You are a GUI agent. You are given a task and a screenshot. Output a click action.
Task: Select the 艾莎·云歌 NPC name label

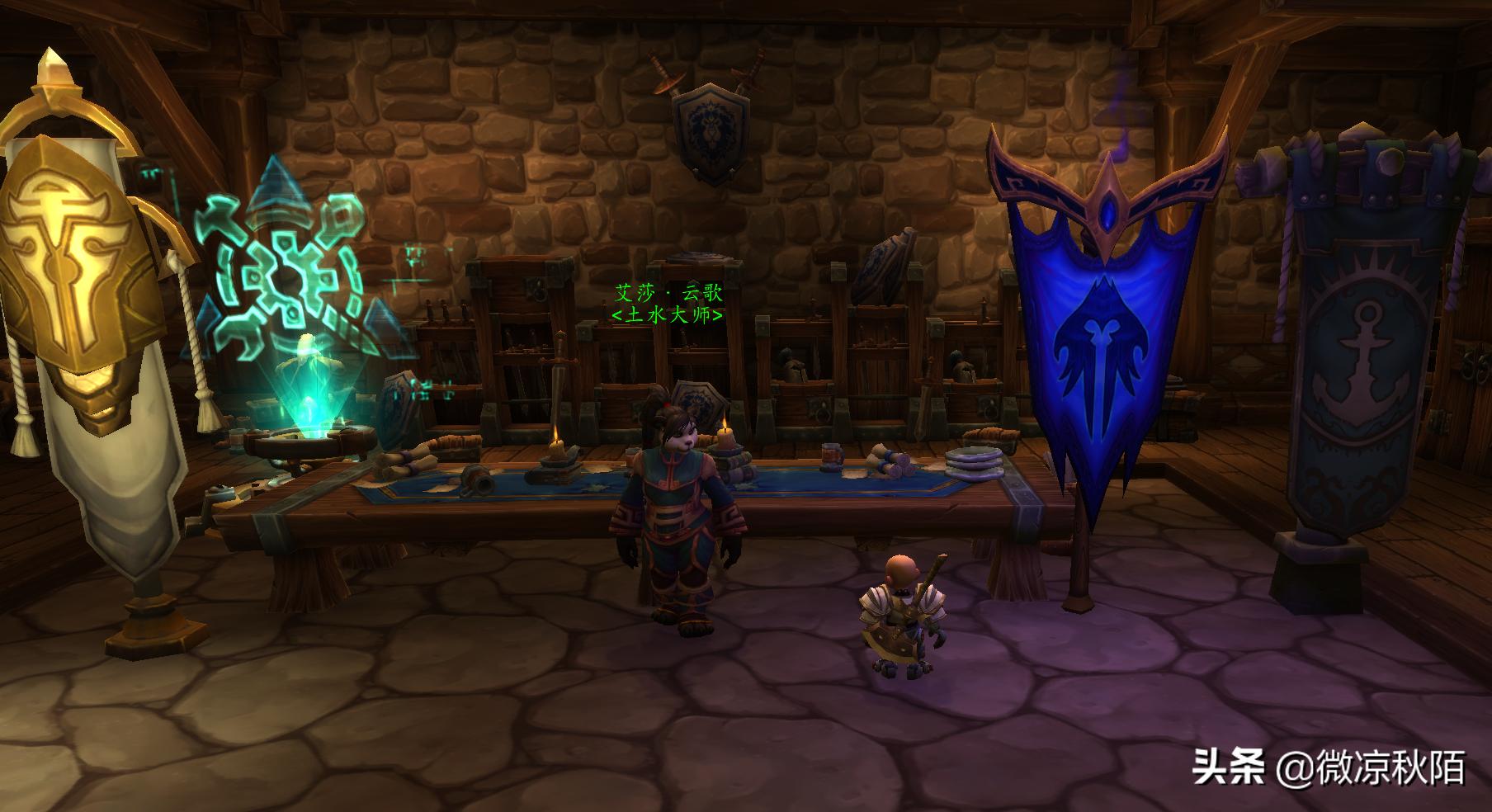pyautogui.click(x=668, y=293)
